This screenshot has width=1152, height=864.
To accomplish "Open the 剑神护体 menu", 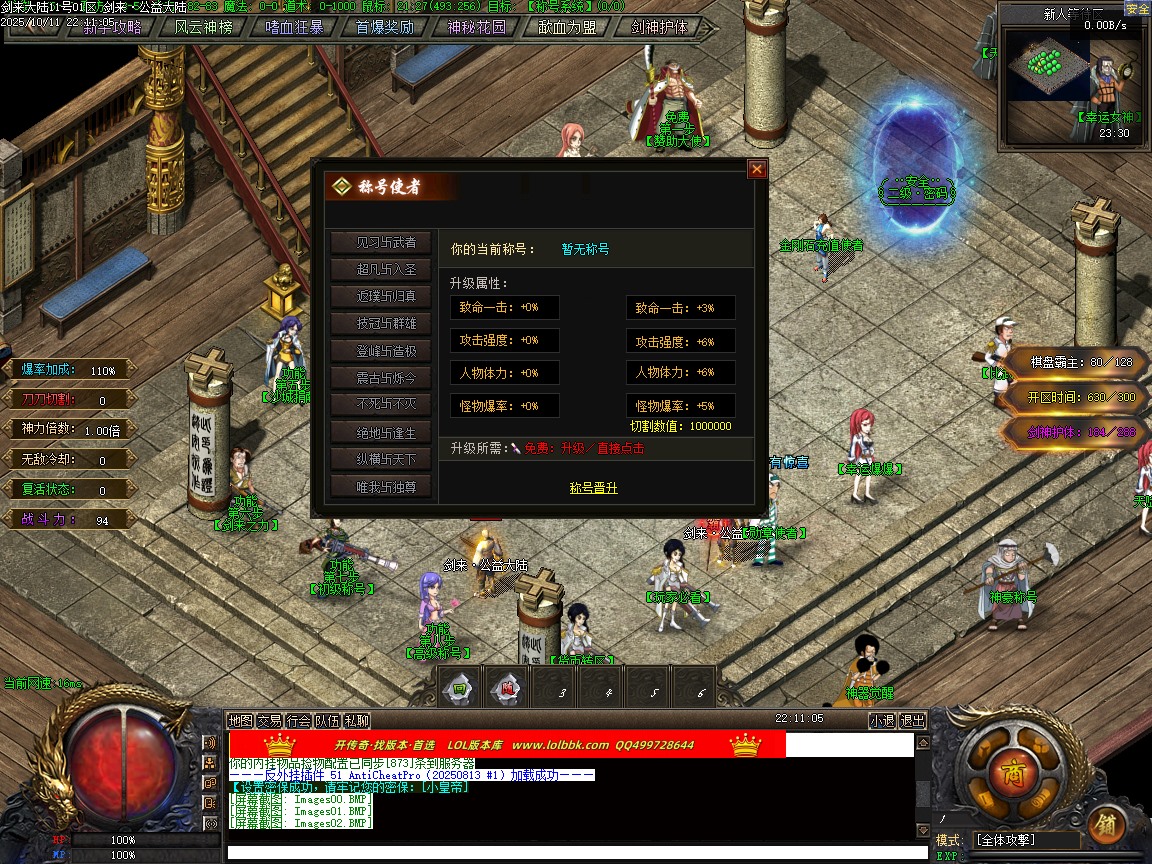I will pos(660,27).
